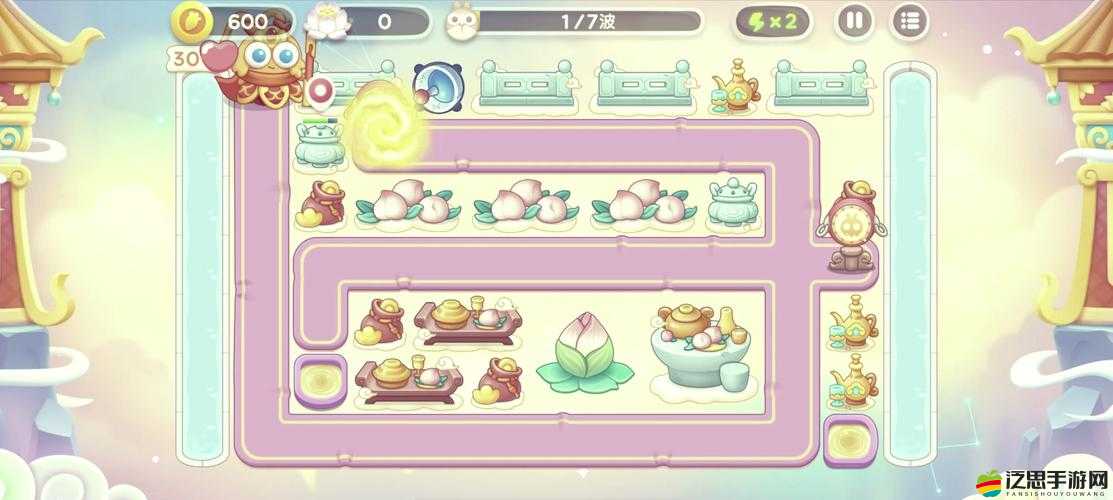
Task: Toggle the x2 game speed button
Action: coord(773,21)
